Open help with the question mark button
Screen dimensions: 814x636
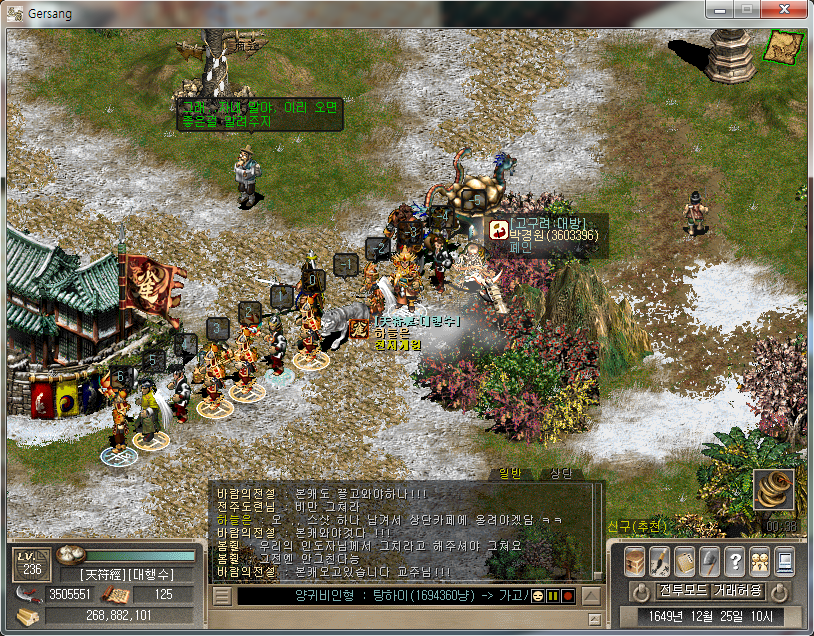734,561
